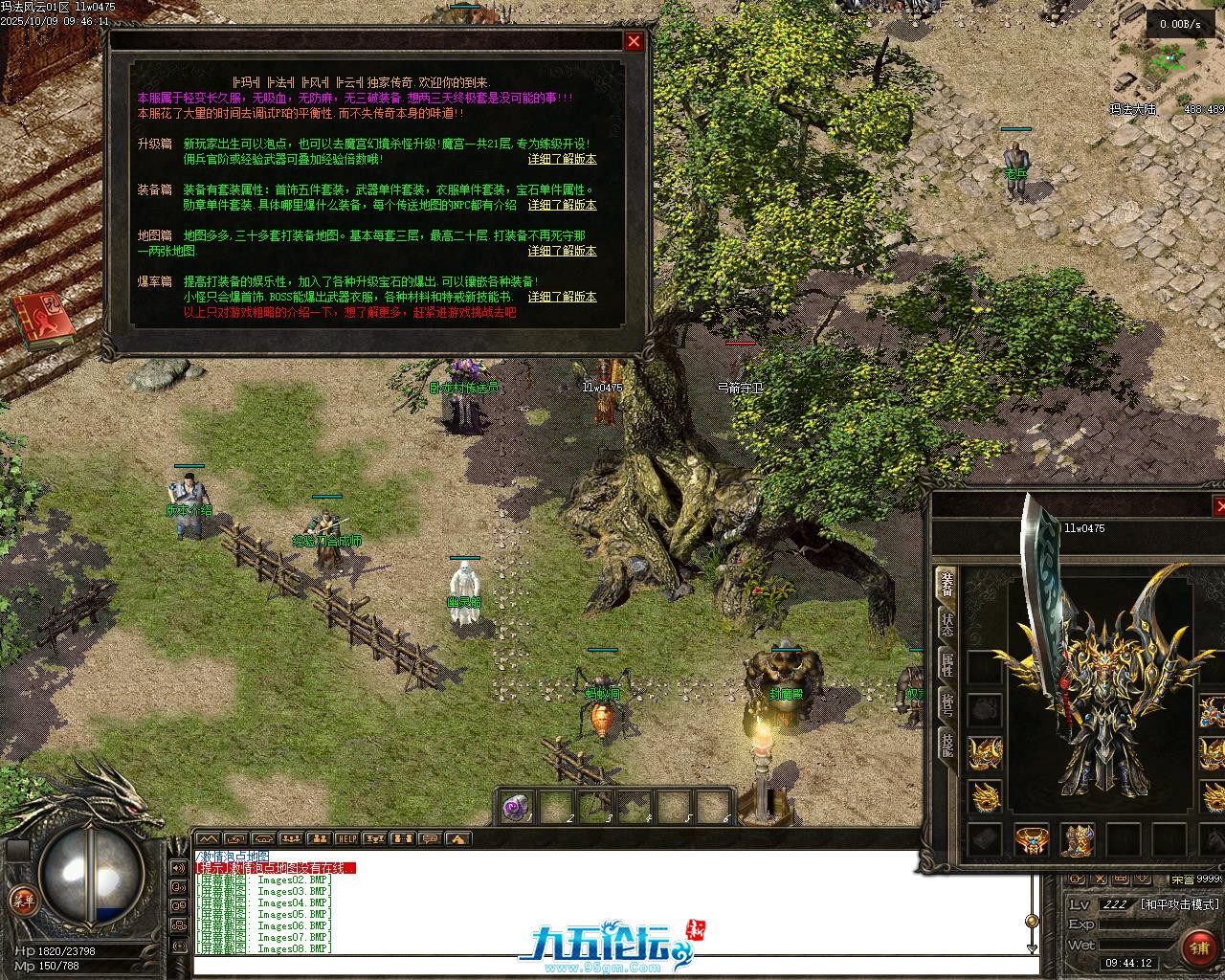Open the 详细了解版本 link for 升级篇
The width and height of the screenshot is (1225, 980).
(562, 159)
